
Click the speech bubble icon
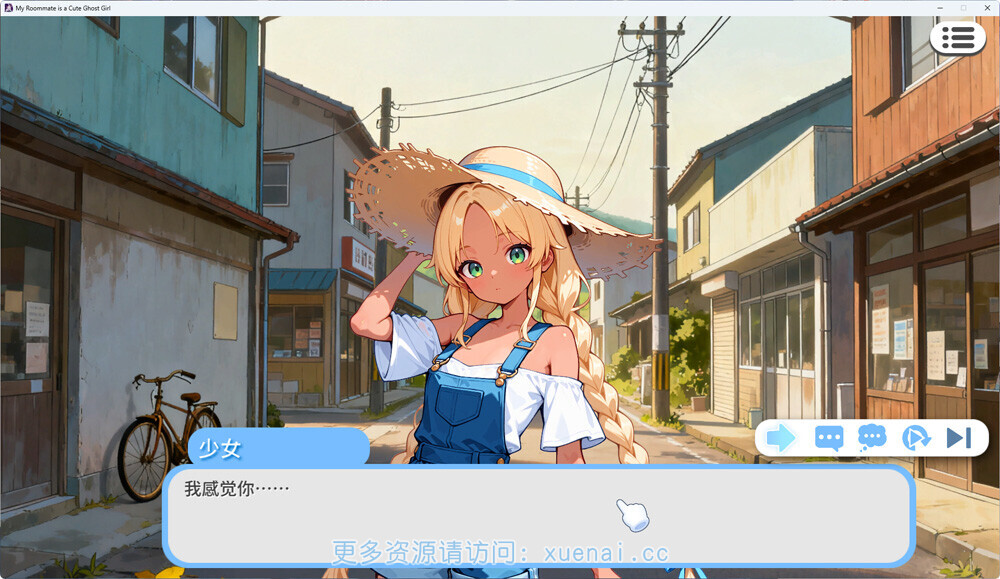pos(829,437)
